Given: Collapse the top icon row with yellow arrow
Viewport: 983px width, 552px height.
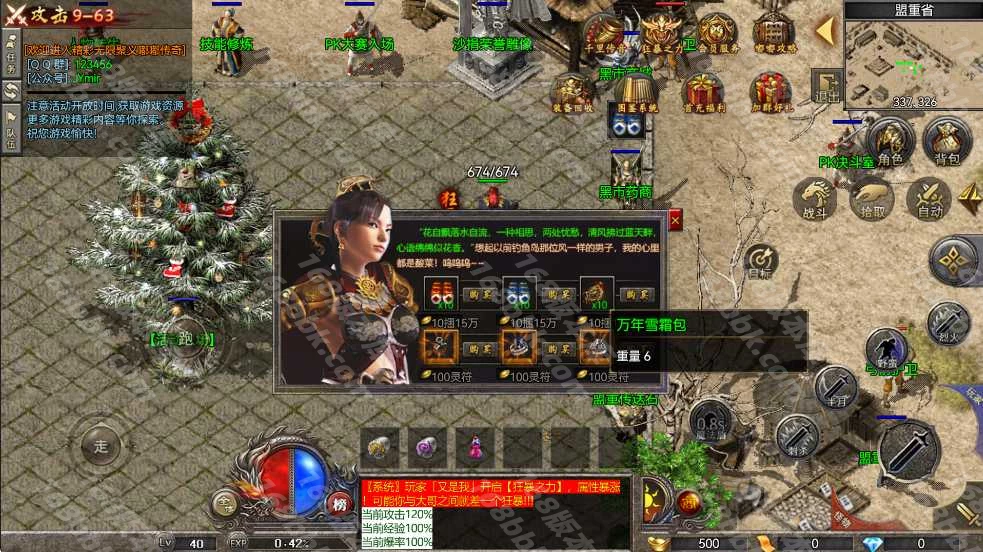Looking at the screenshot, I should point(826,30).
